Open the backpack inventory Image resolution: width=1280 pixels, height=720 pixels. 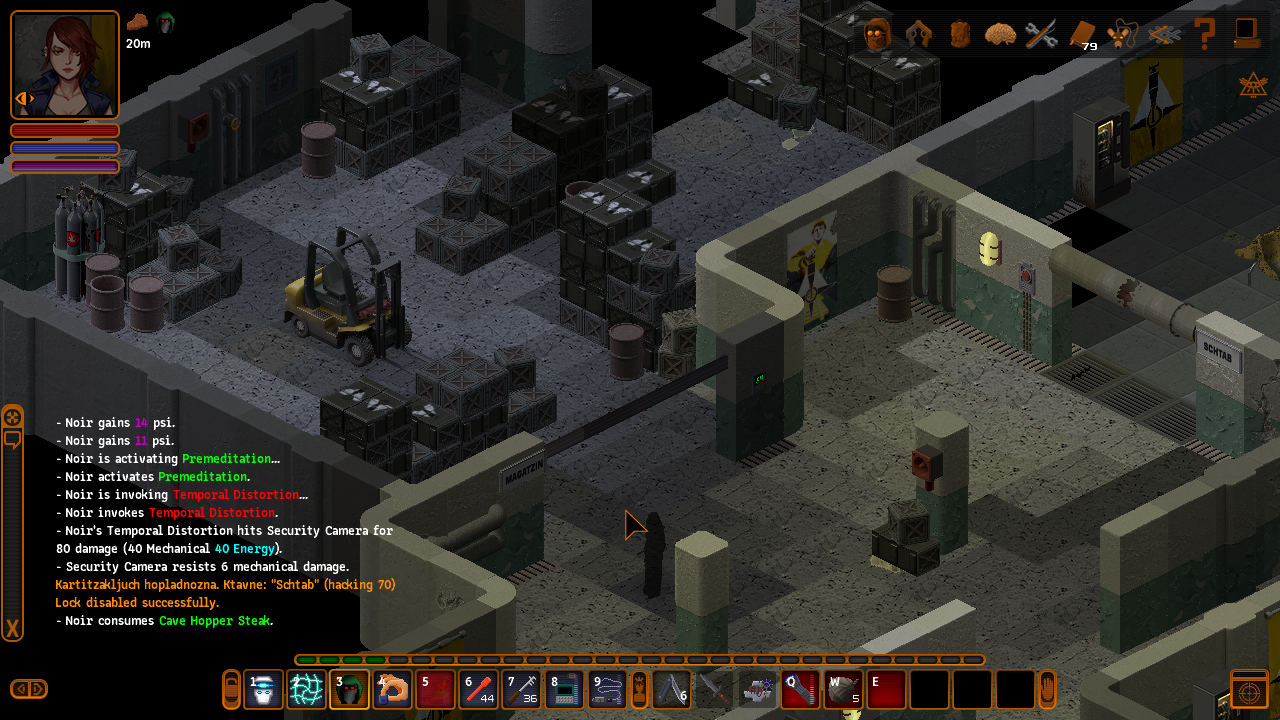pyautogui.click(x=960, y=34)
